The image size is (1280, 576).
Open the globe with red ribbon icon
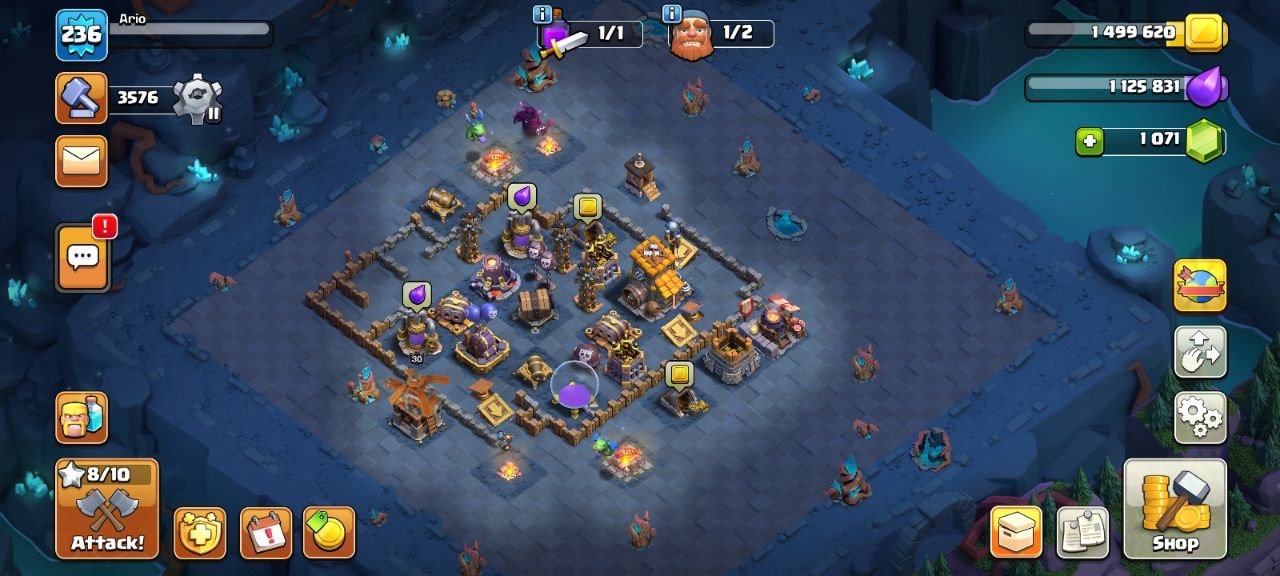coord(1199,286)
